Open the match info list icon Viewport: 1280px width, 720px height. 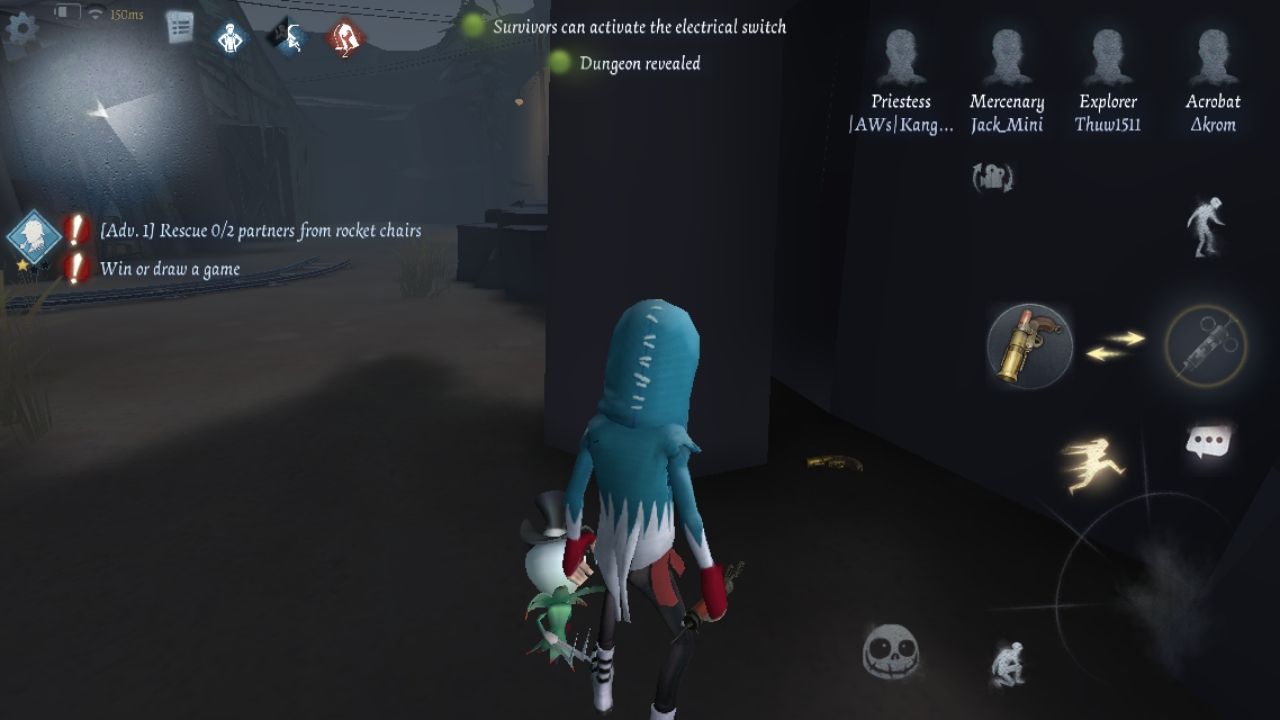coord(180,27)
